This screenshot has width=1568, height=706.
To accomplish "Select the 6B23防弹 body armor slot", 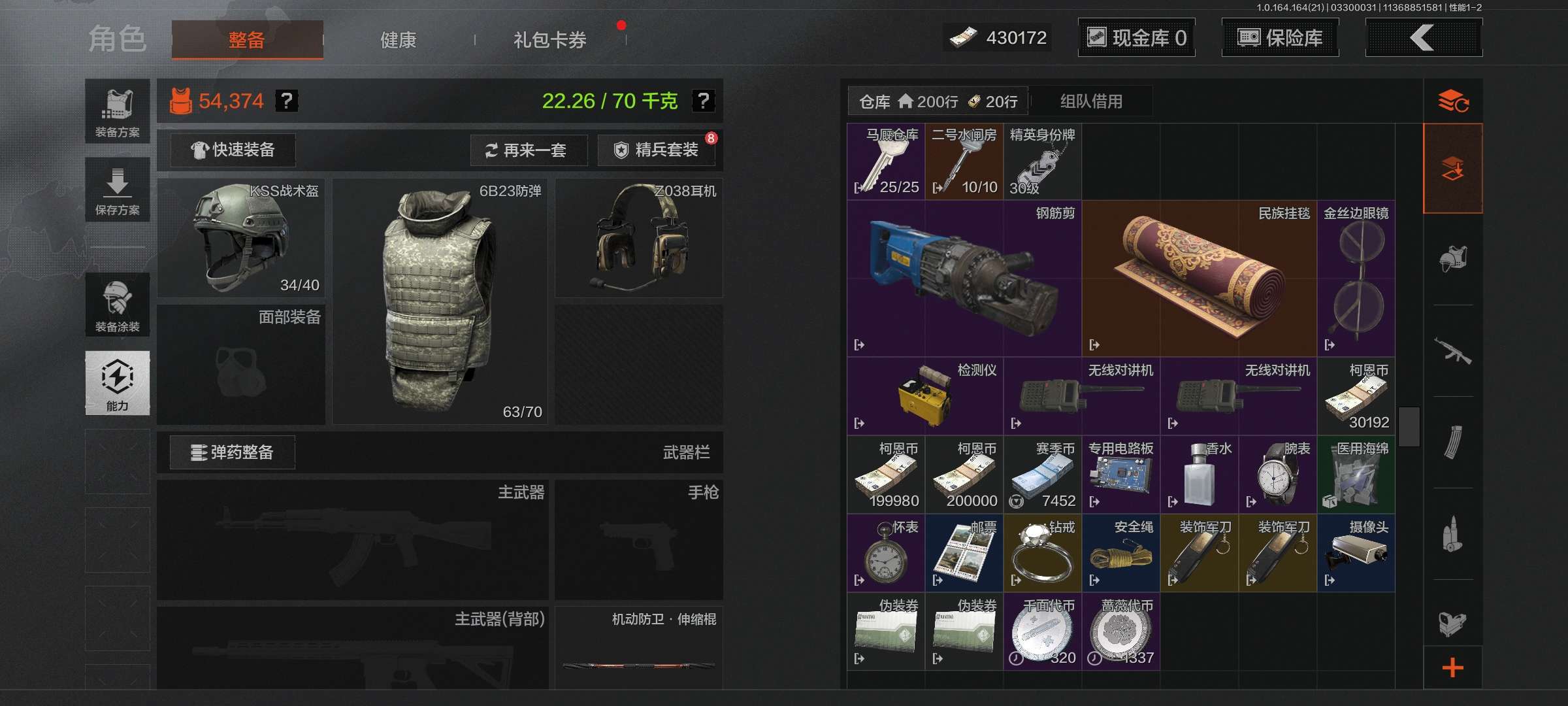I will [x=440, y=302].
